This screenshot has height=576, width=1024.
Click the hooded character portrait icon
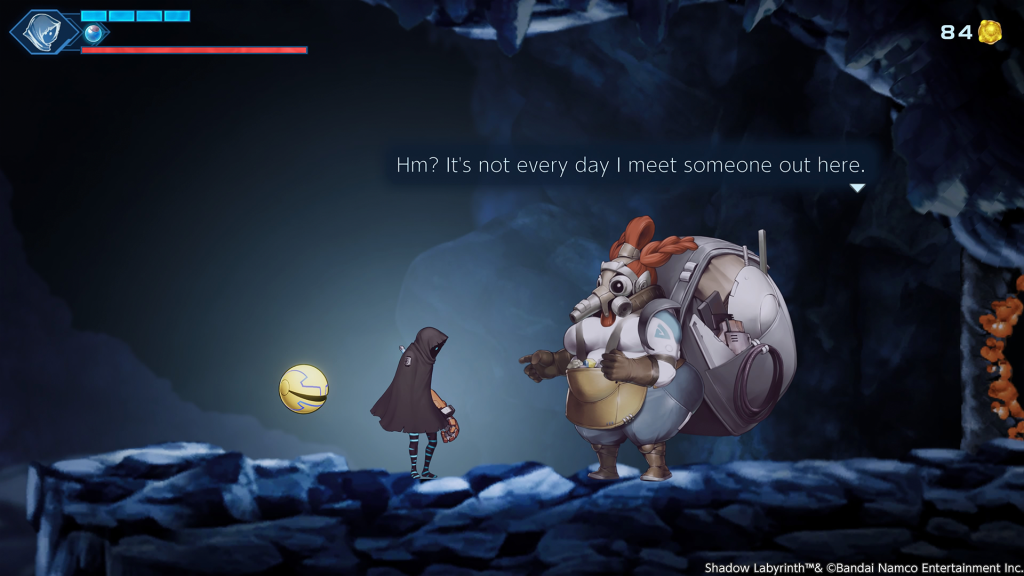point(43,30)
